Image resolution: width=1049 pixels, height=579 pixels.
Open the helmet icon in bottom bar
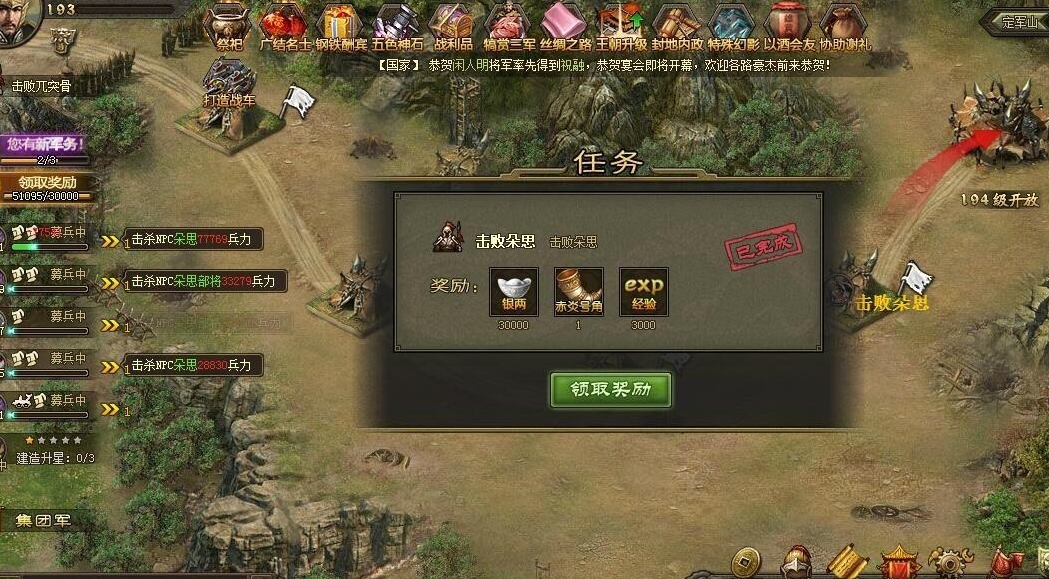point(796,562)
